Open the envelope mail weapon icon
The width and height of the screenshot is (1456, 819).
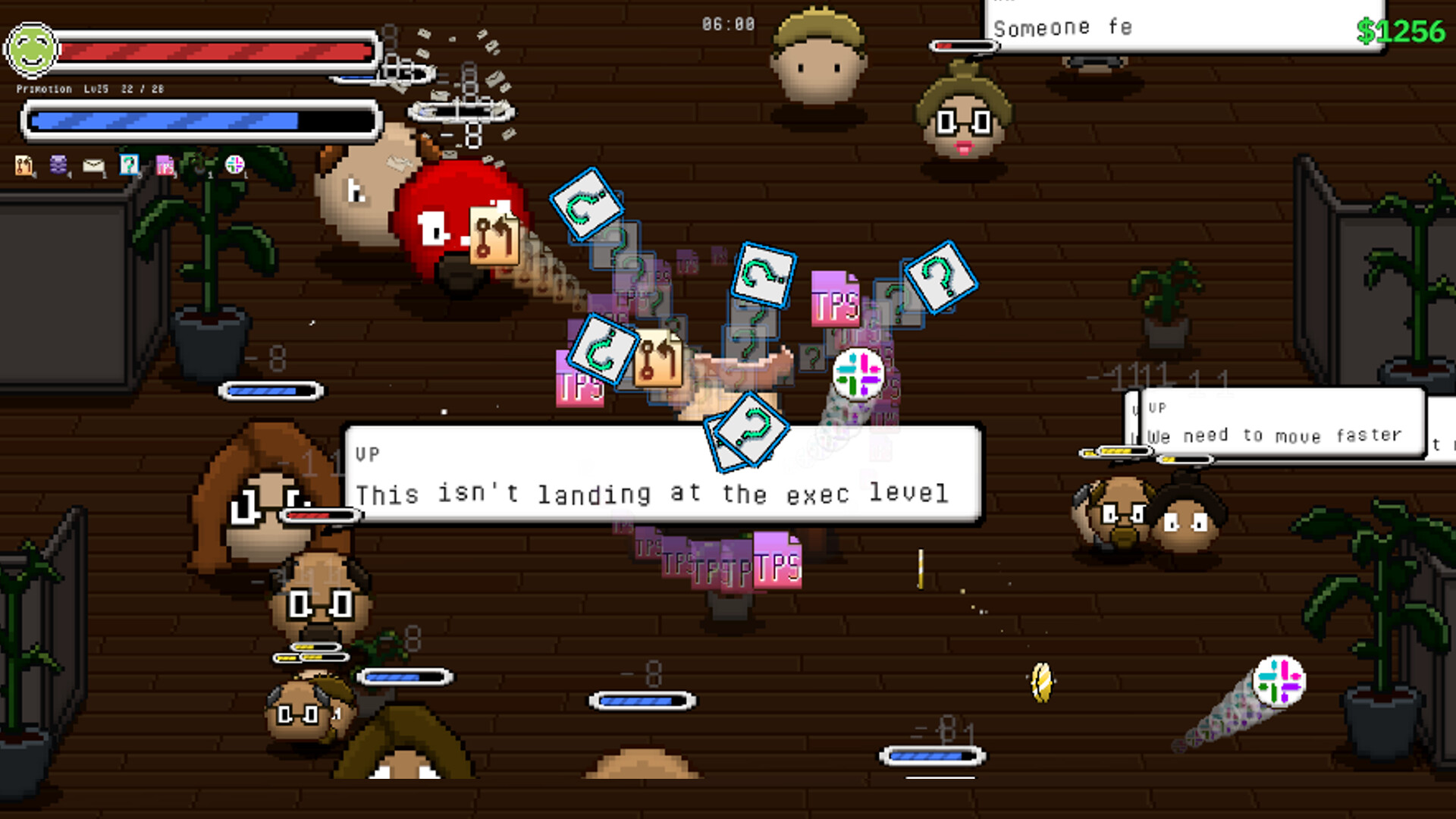[x=93, y=165]
